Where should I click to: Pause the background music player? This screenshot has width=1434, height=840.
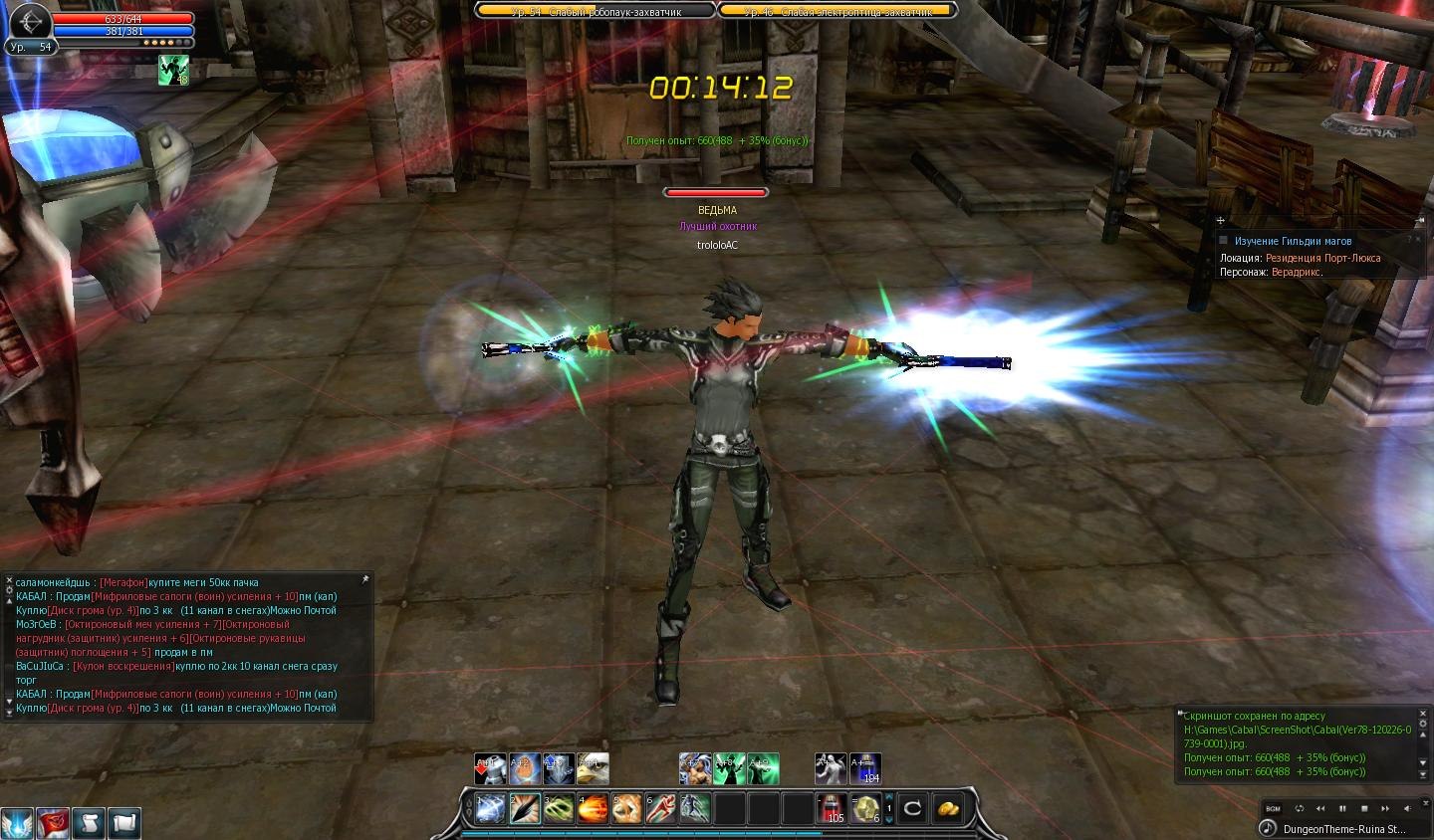point(1342,808)
